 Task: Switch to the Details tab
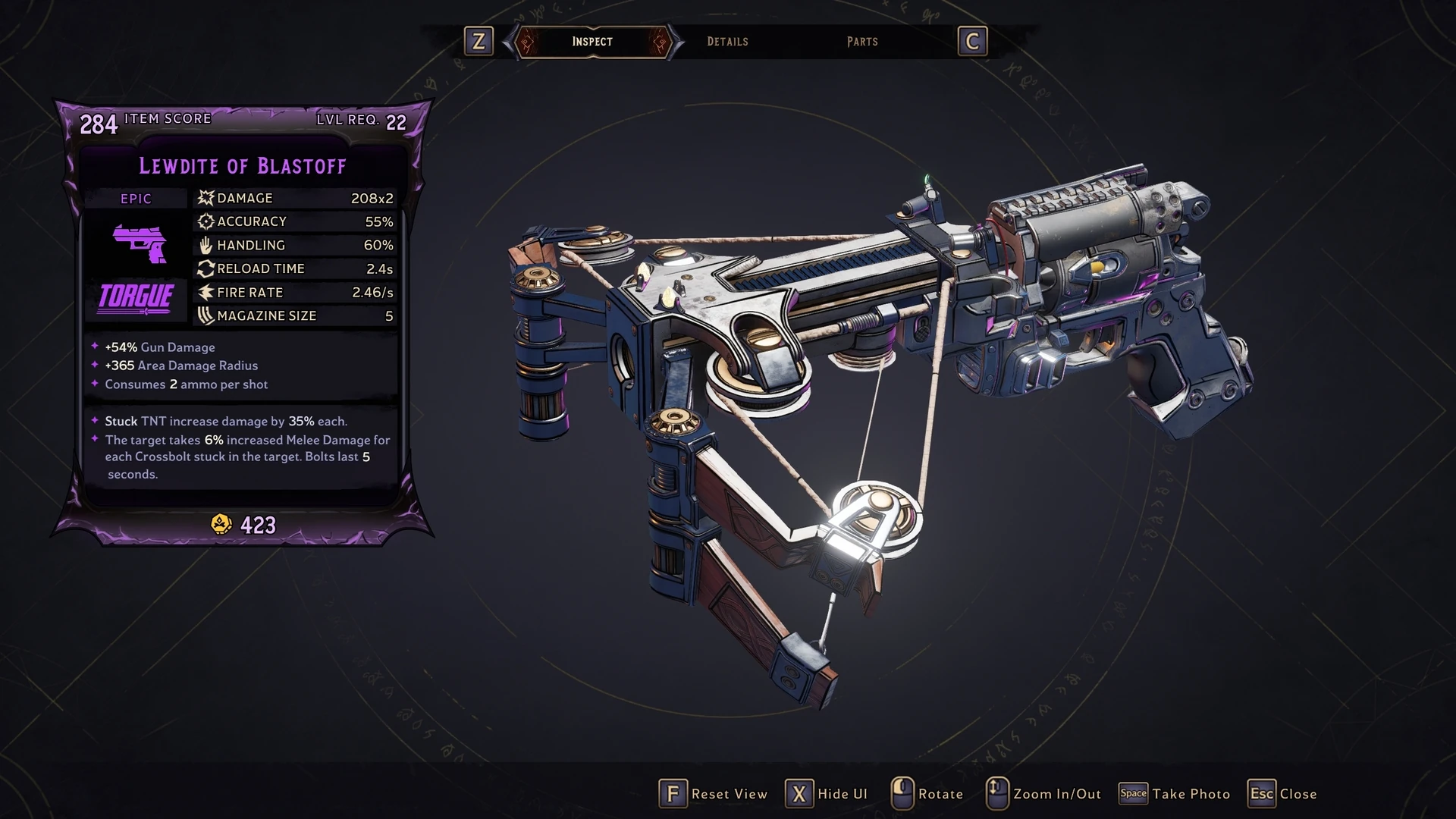pos(727,42)
